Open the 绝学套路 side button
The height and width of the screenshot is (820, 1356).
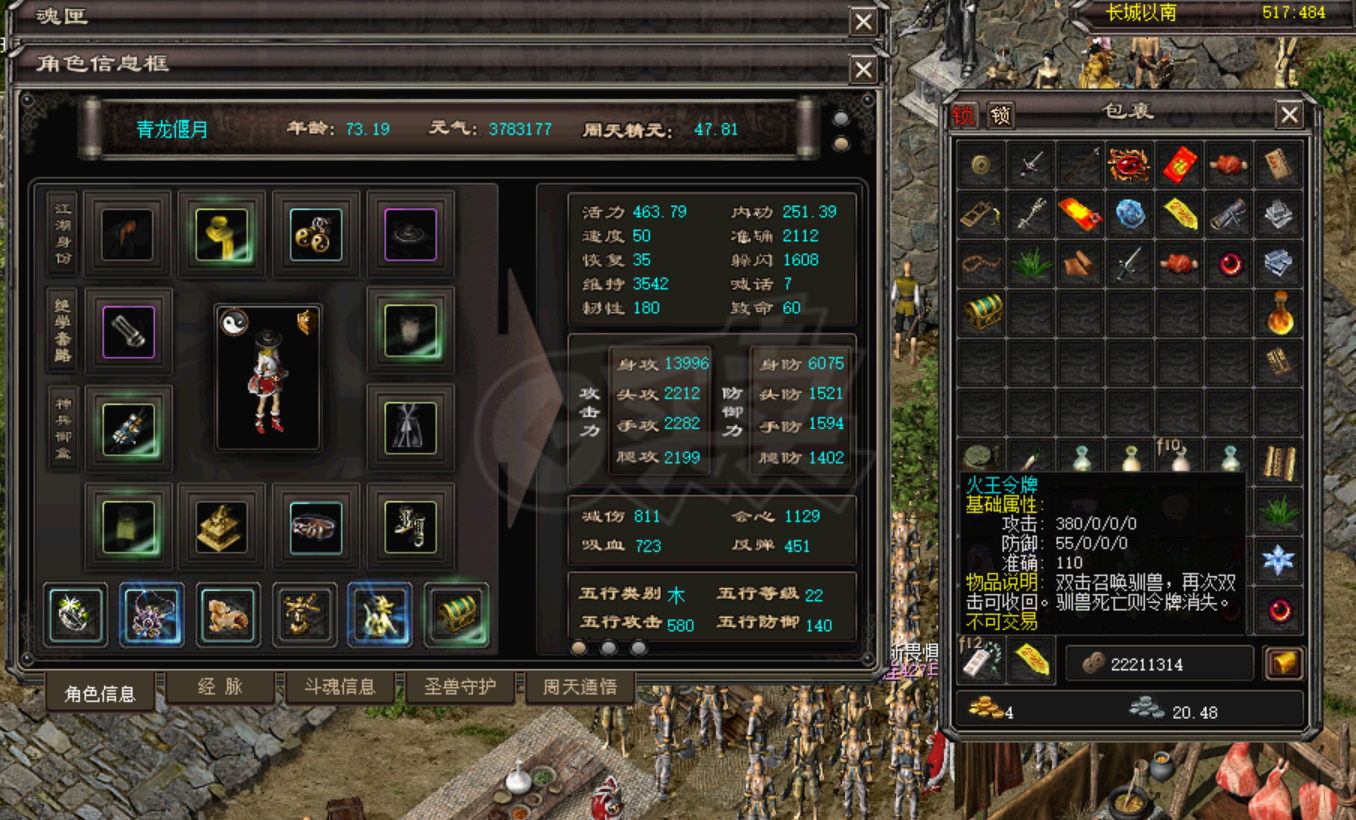pos(63,331)
